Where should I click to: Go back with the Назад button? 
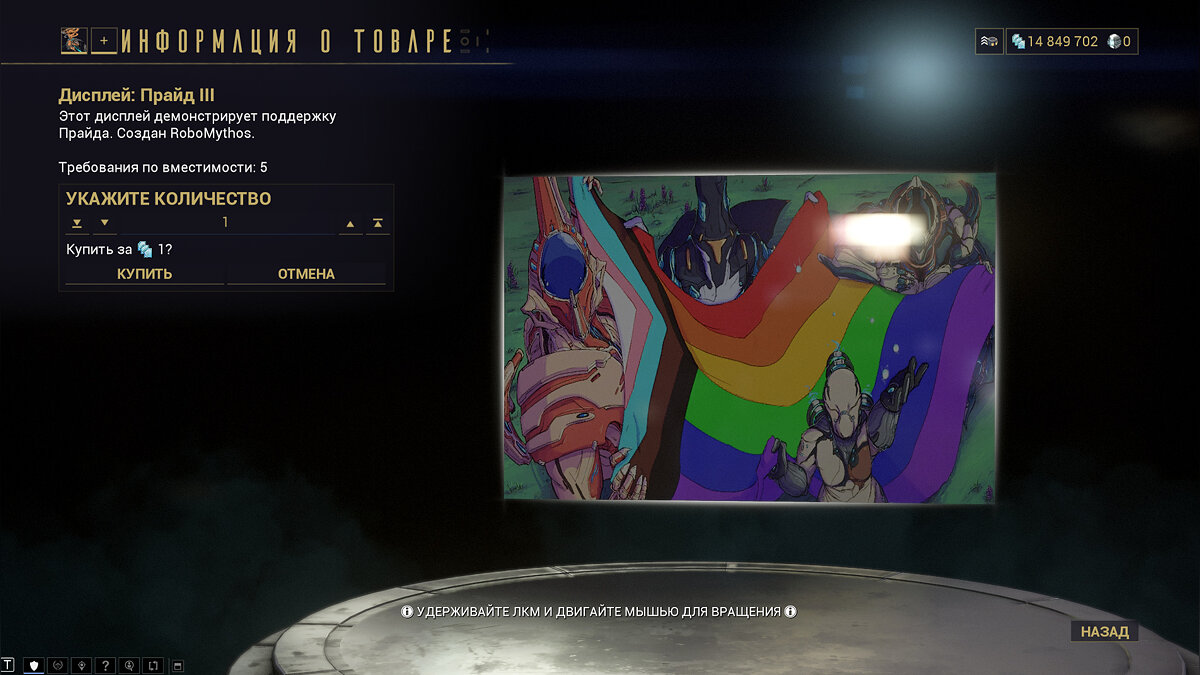click(x=1104, y=632)
